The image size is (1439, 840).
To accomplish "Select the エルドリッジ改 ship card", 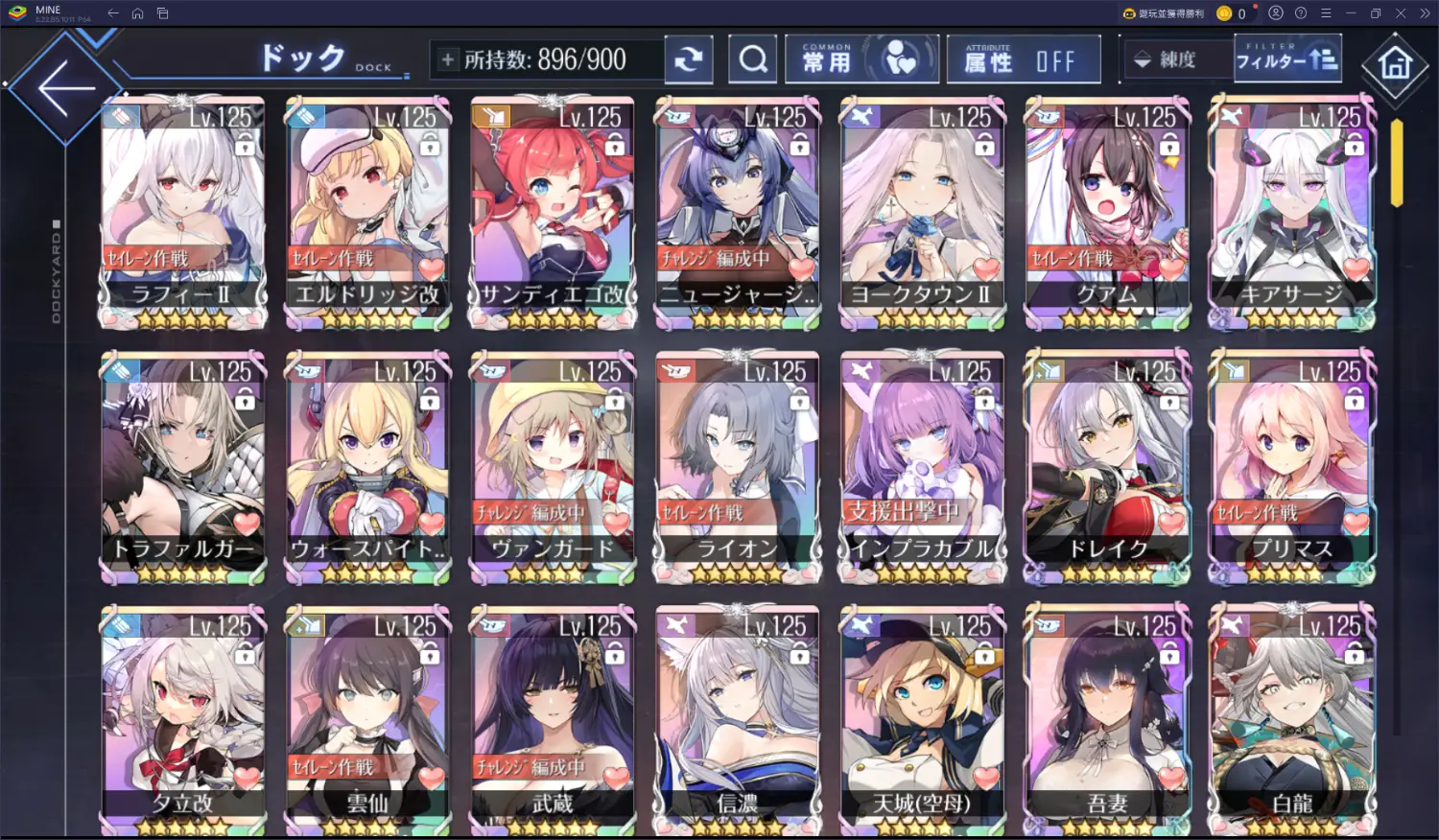I will [367, 211].
